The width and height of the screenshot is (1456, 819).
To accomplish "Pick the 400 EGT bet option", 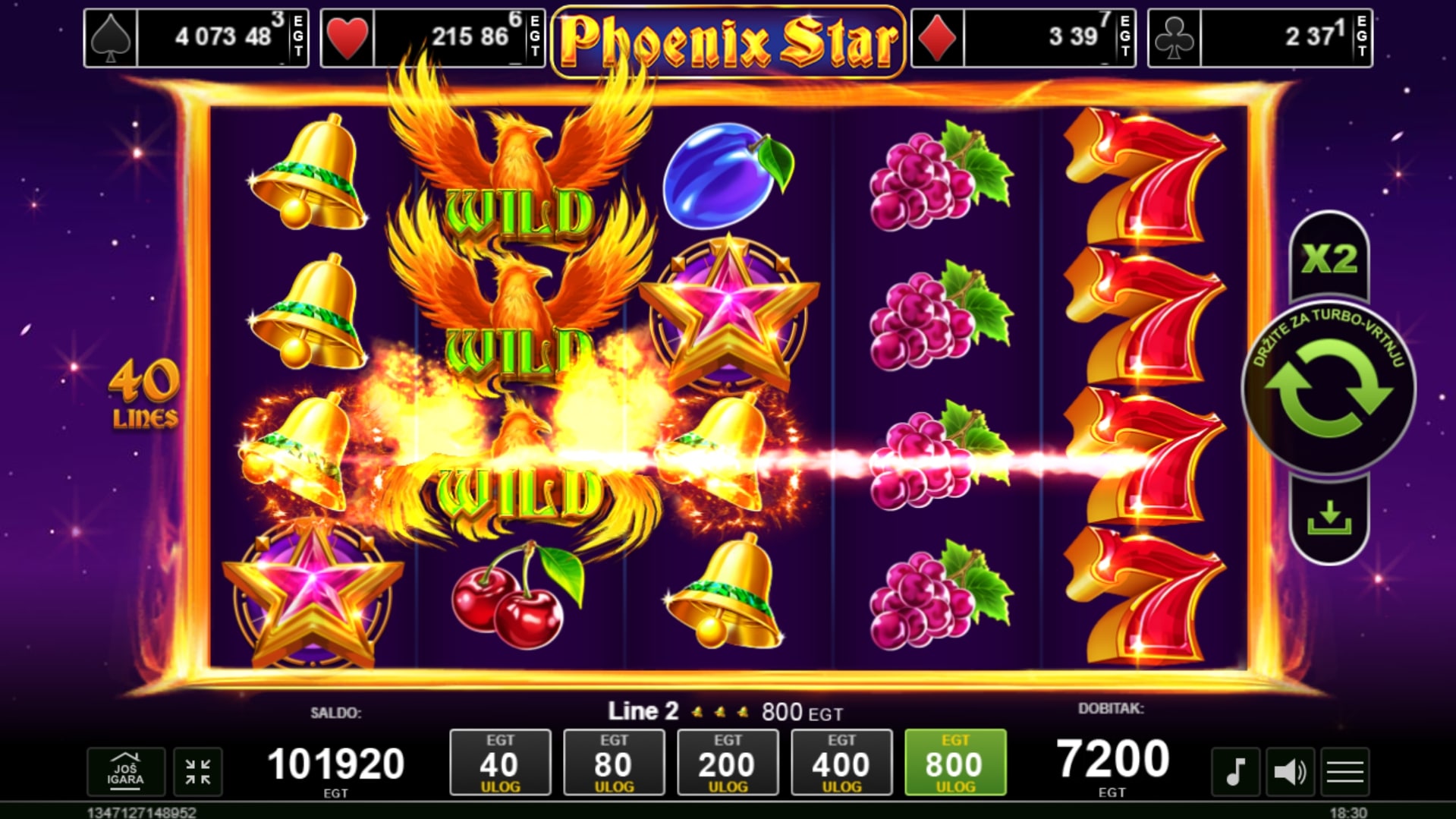I will point(841,762).
